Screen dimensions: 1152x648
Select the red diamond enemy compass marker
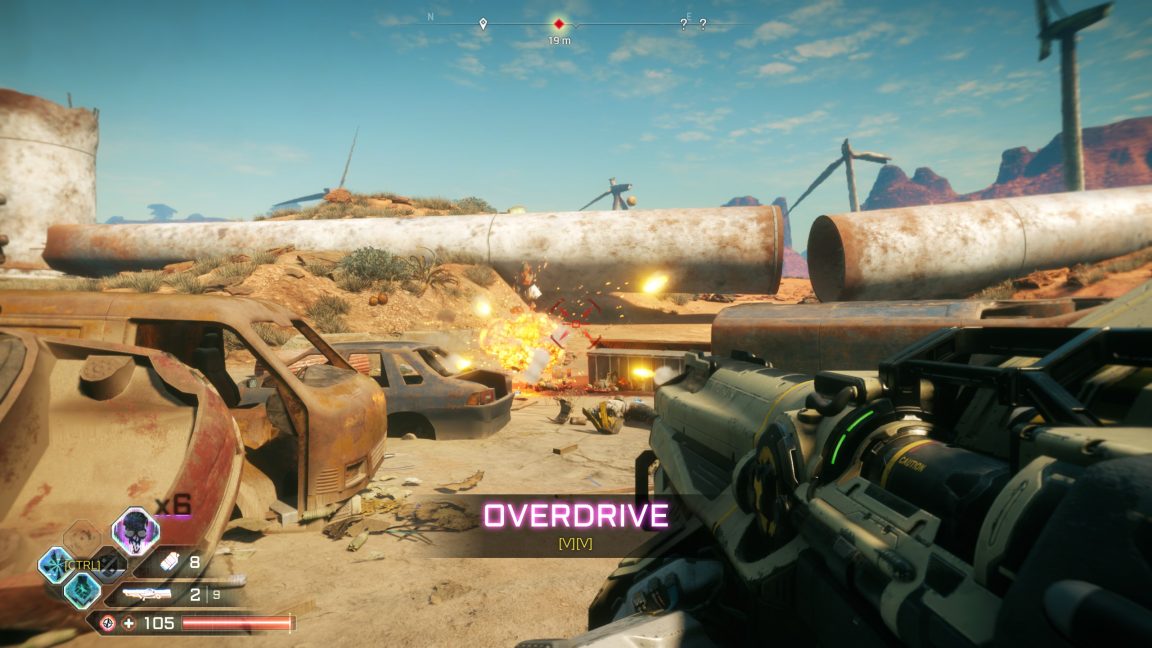[x=559, y=23]
